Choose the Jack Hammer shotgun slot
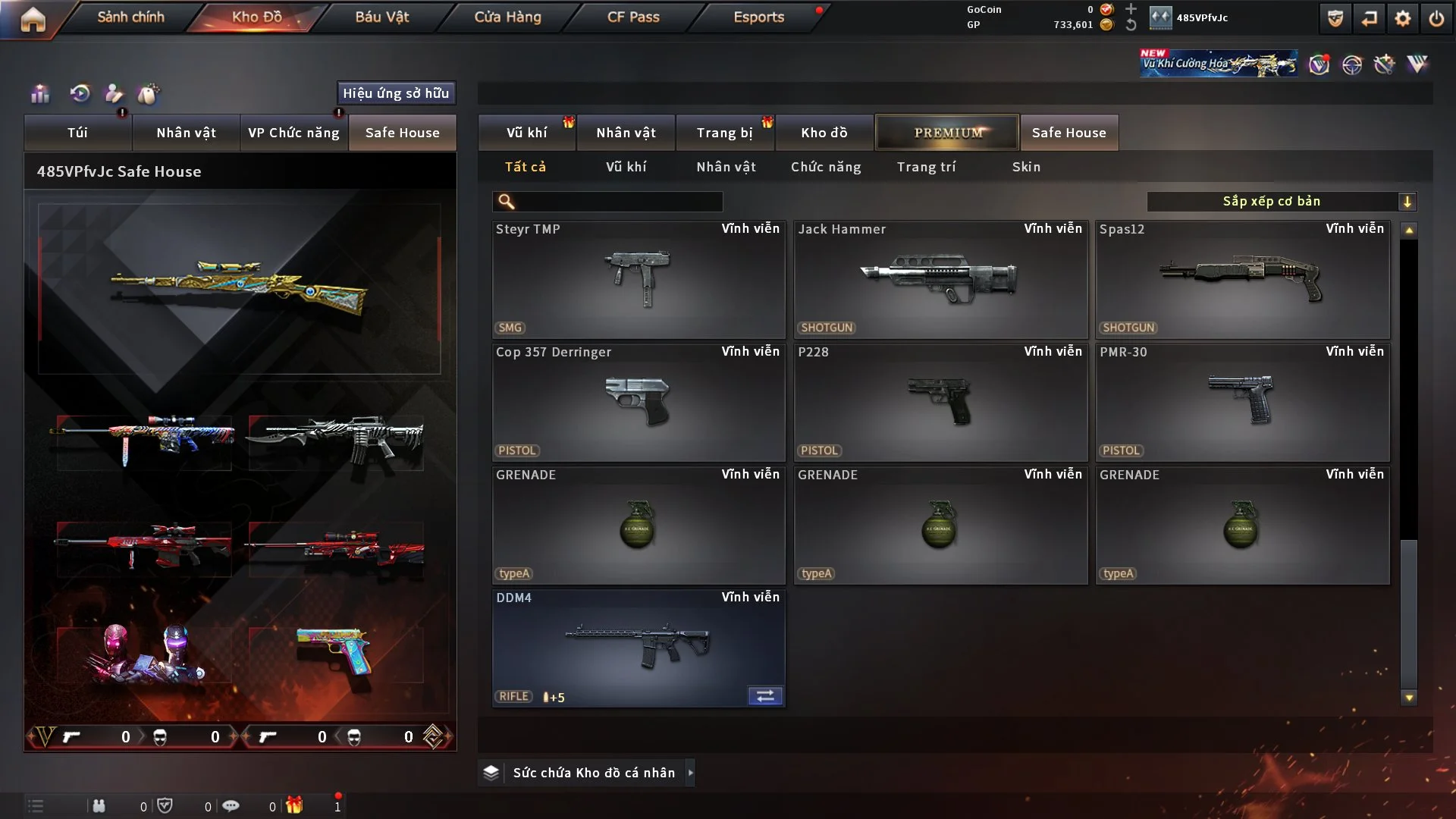1456x819 pixels. tap(940, 279)
